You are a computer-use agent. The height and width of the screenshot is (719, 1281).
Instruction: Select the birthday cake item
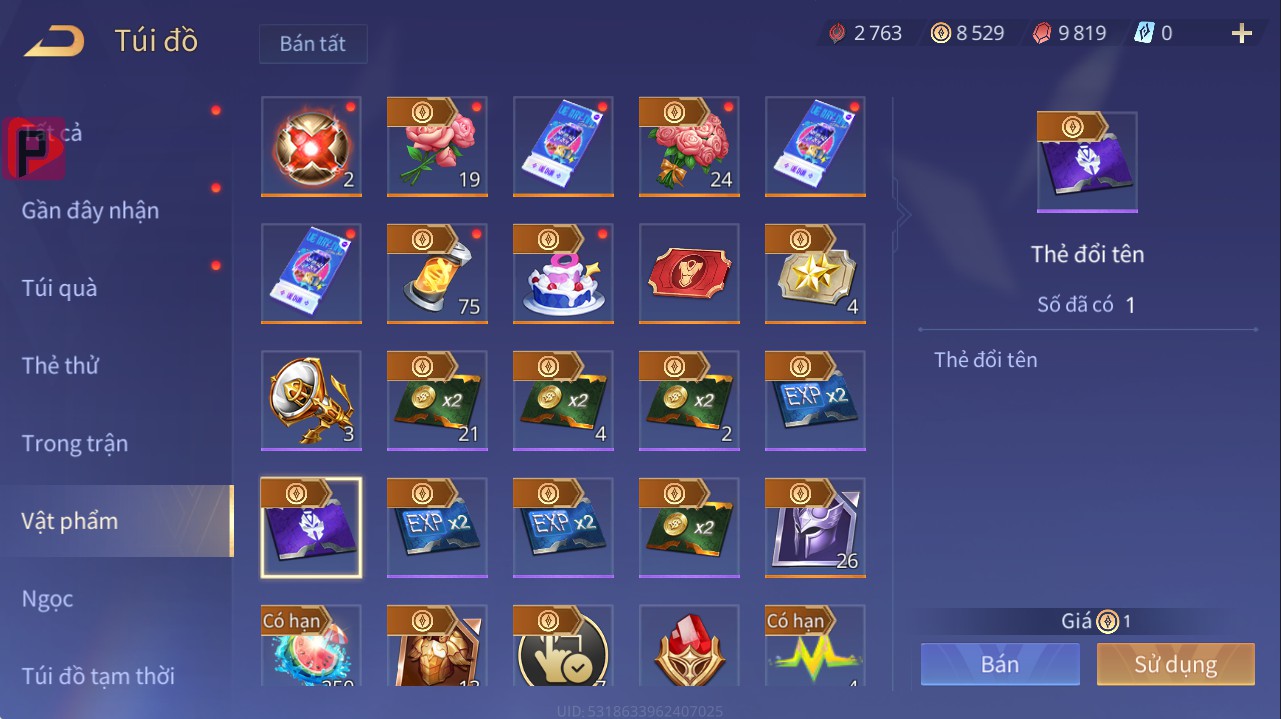pyautogui.click(x=563, y=273)
